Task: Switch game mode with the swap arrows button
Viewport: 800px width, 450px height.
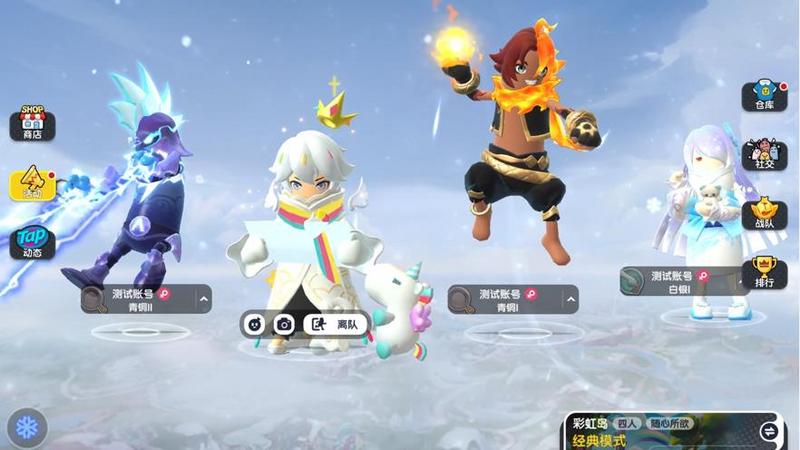Action: (x=769, y=432)
